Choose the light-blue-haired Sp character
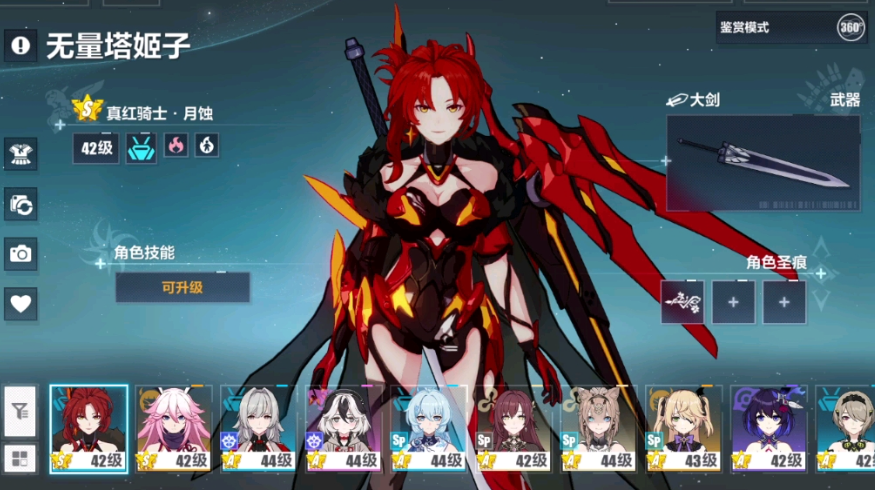This screenshot has height=490, width=875. click(x=429, y=428)
